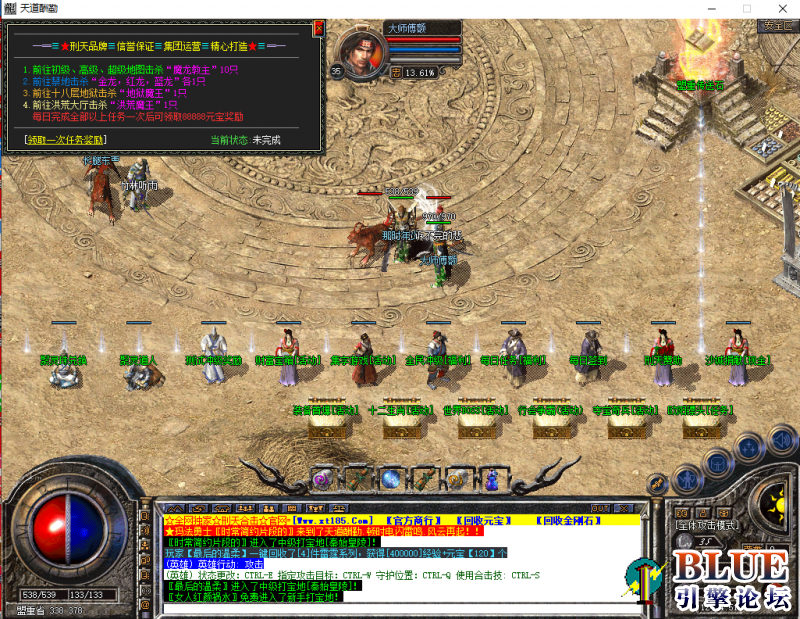Click the sun day-night indicator
The height and width of the screenshot is (619, 800).
pos(770,497)
